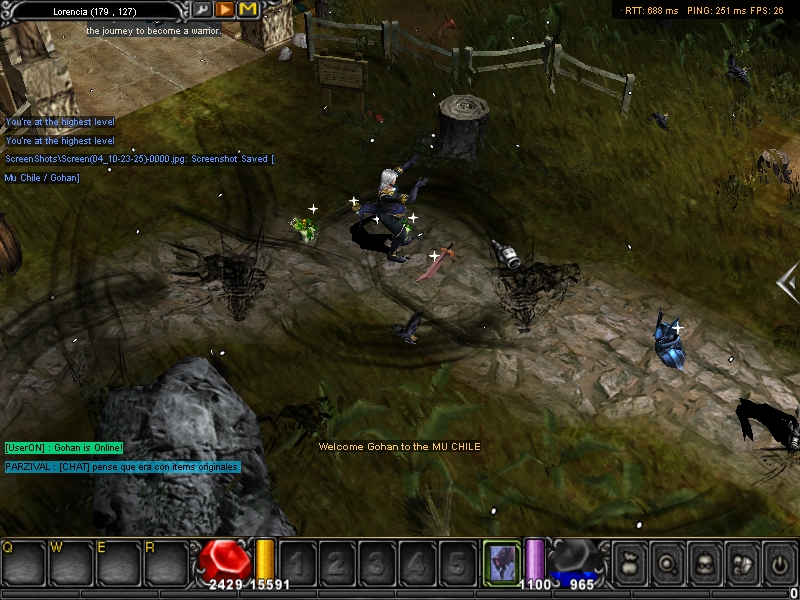Click the PARZIVAL chat message line

click(x=122, y=467)
